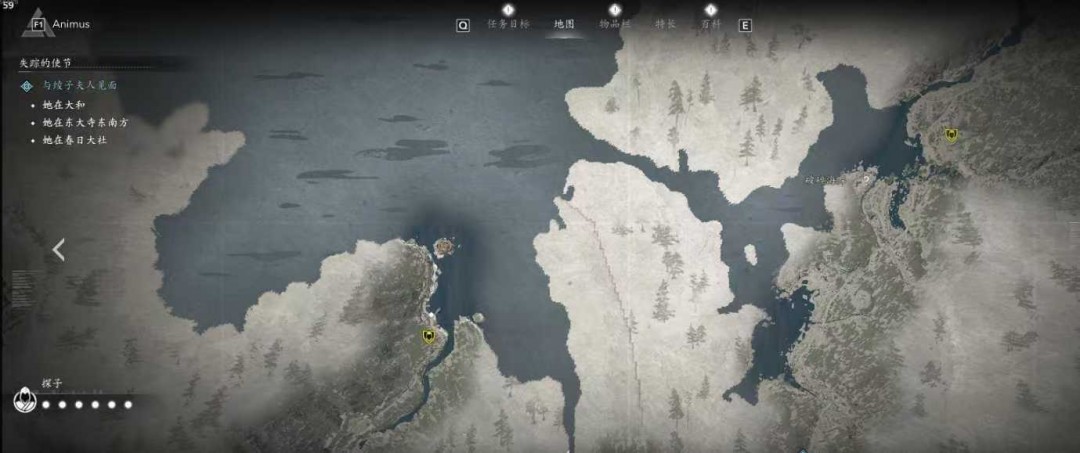Open the 百科 codex tab
The image size is (1080, 453).
click(710, 24)
